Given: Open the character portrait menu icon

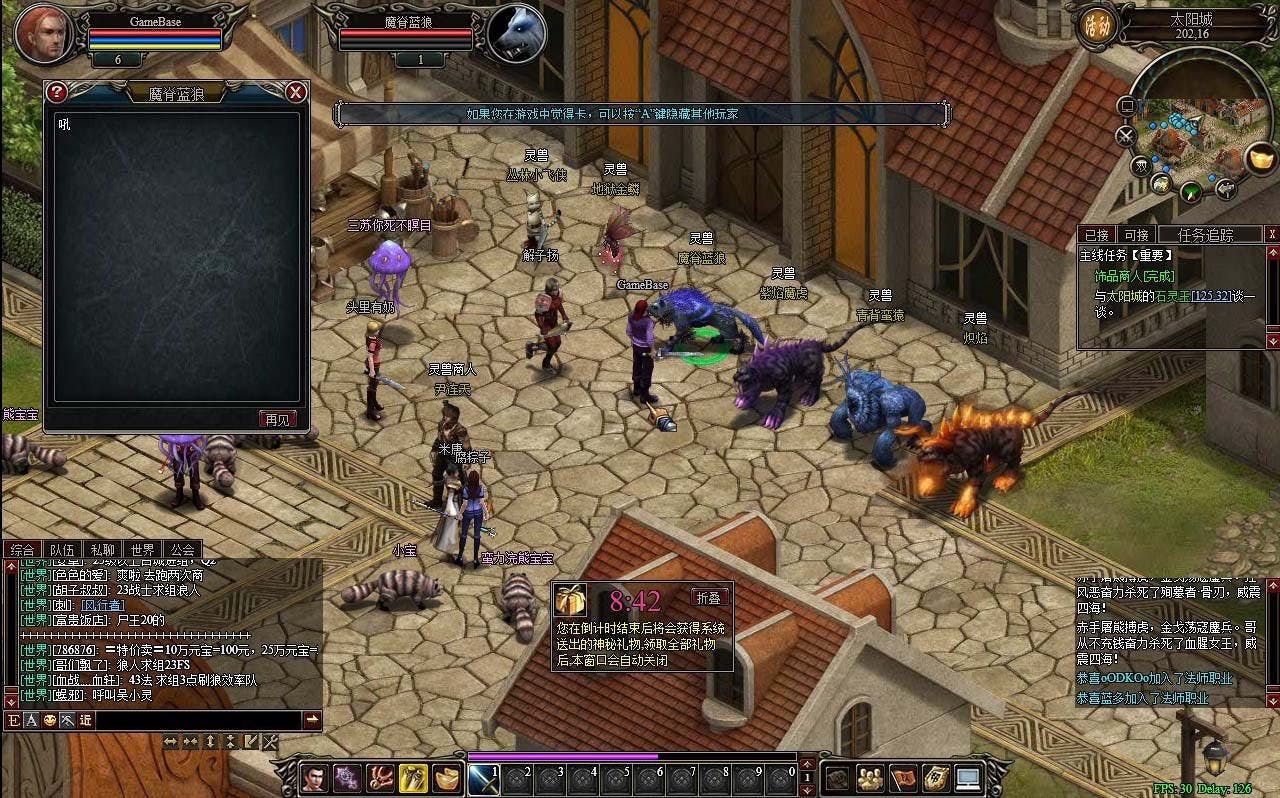Looking at the screenshot, I should click(x=314, y=778).
